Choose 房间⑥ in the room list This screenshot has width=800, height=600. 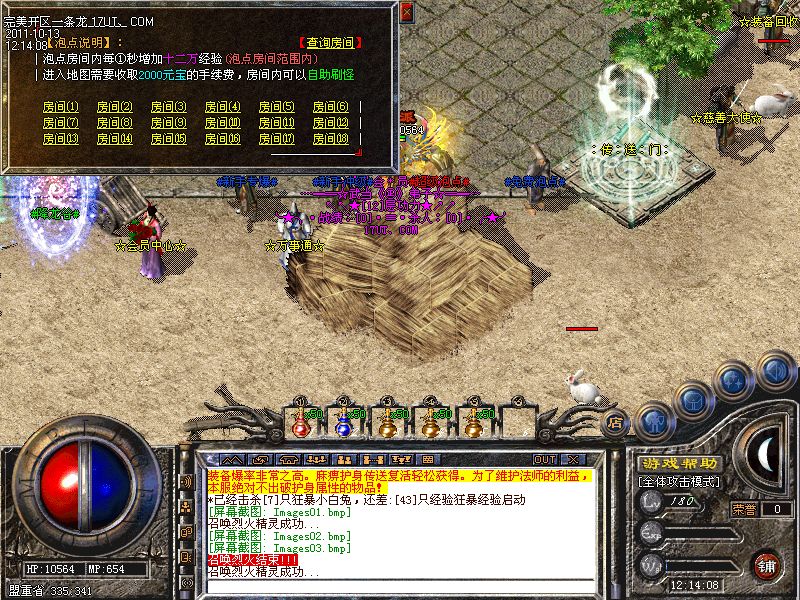click(x=330, y=107)
